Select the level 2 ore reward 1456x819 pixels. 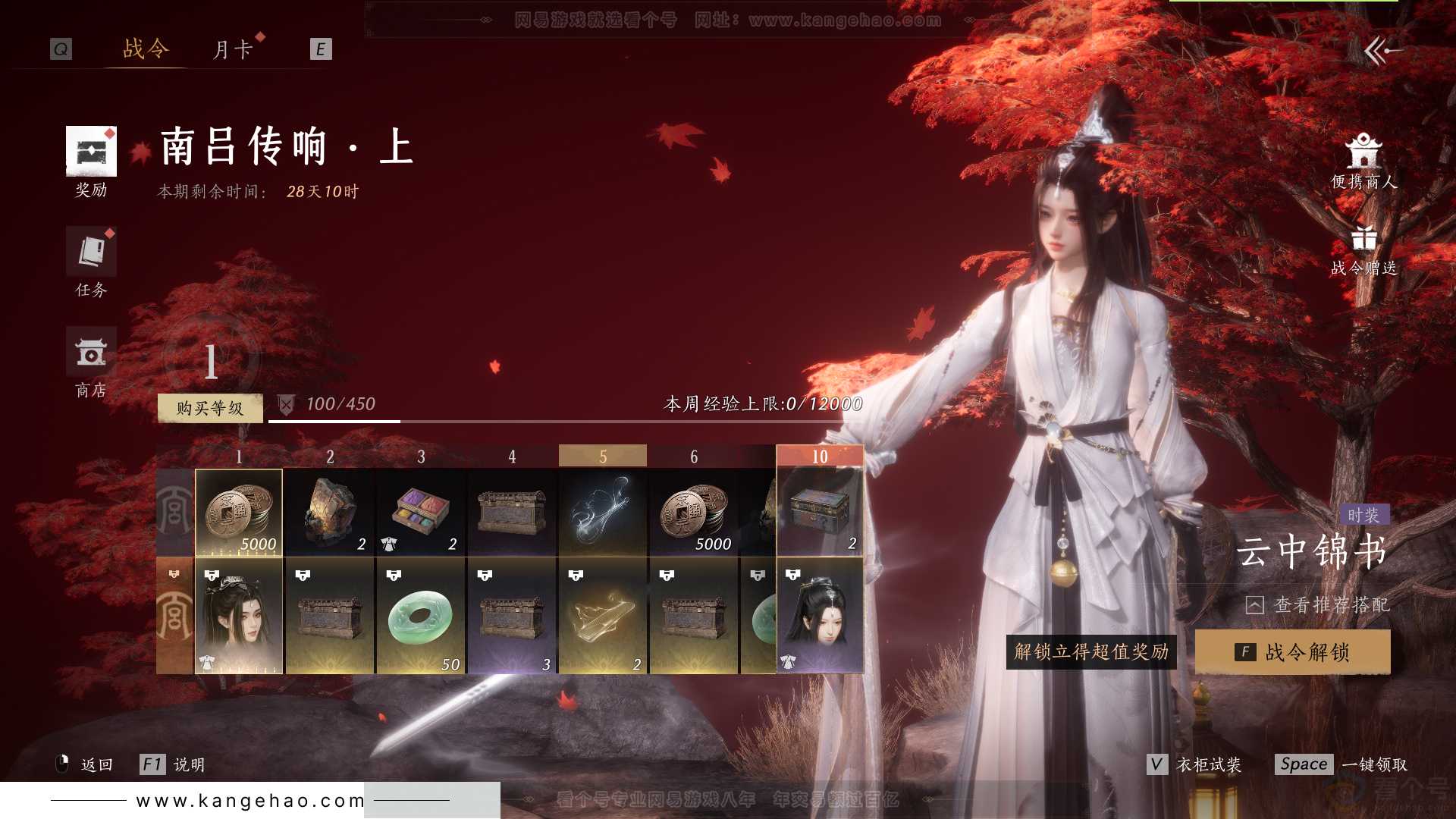pyautogui.click(x=330, y=513)
